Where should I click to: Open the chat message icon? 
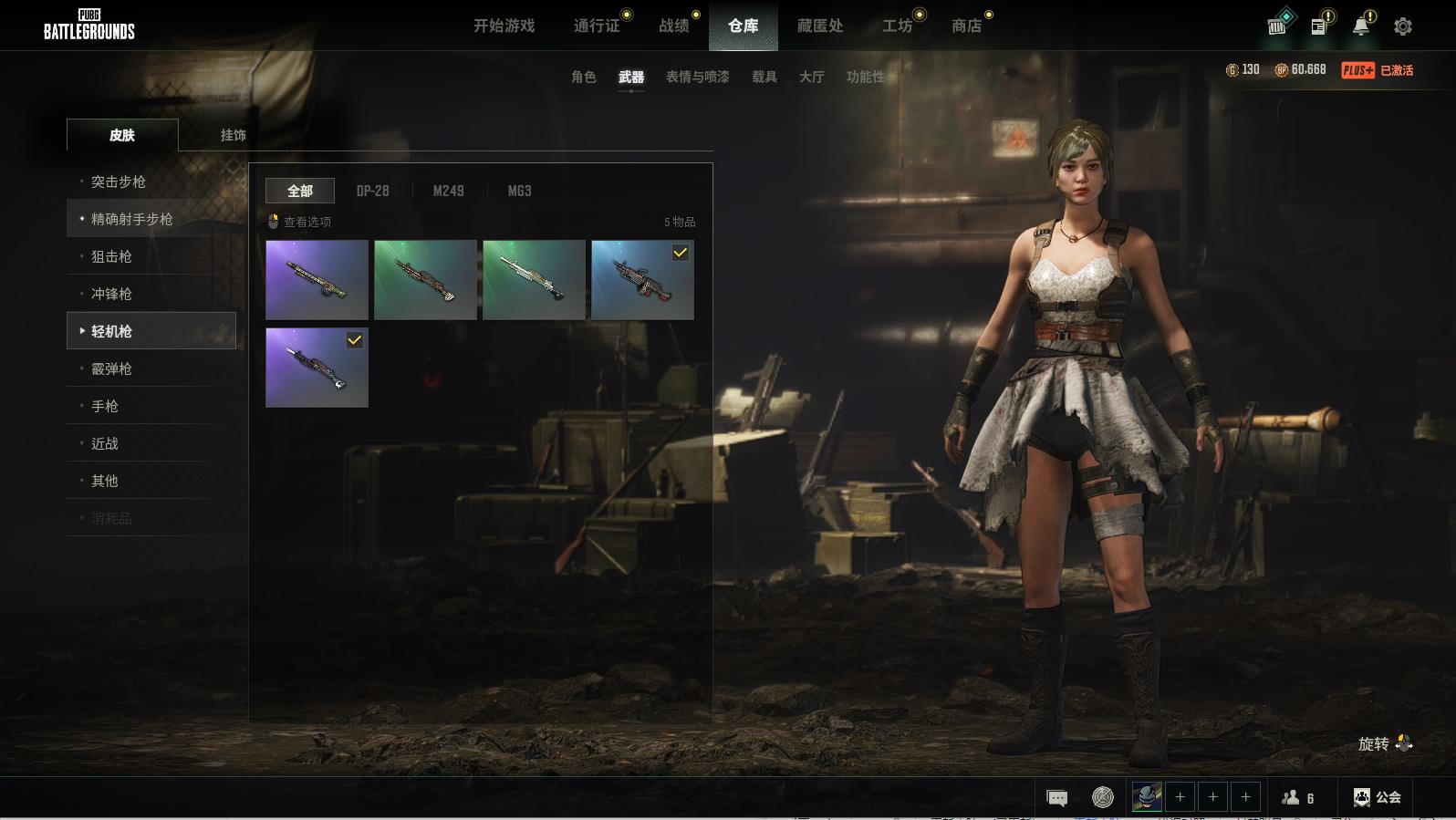(x=1056, y=798)
